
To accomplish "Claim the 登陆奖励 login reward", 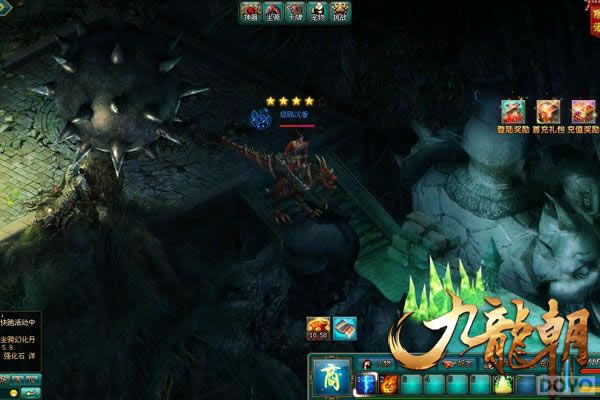I will tap(515, 112).
